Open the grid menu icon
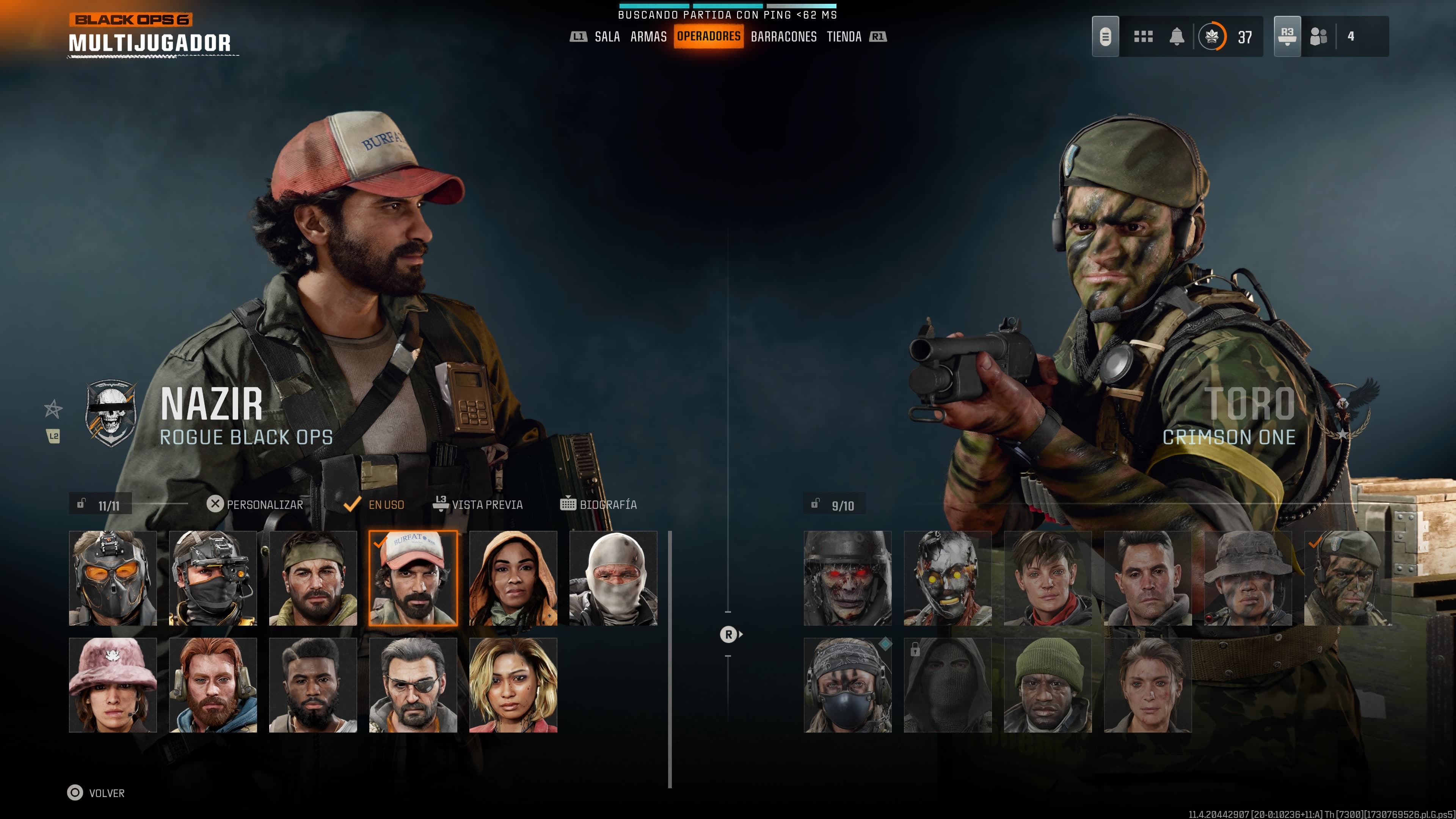1456x819 pixels. tap(1143, 37)
